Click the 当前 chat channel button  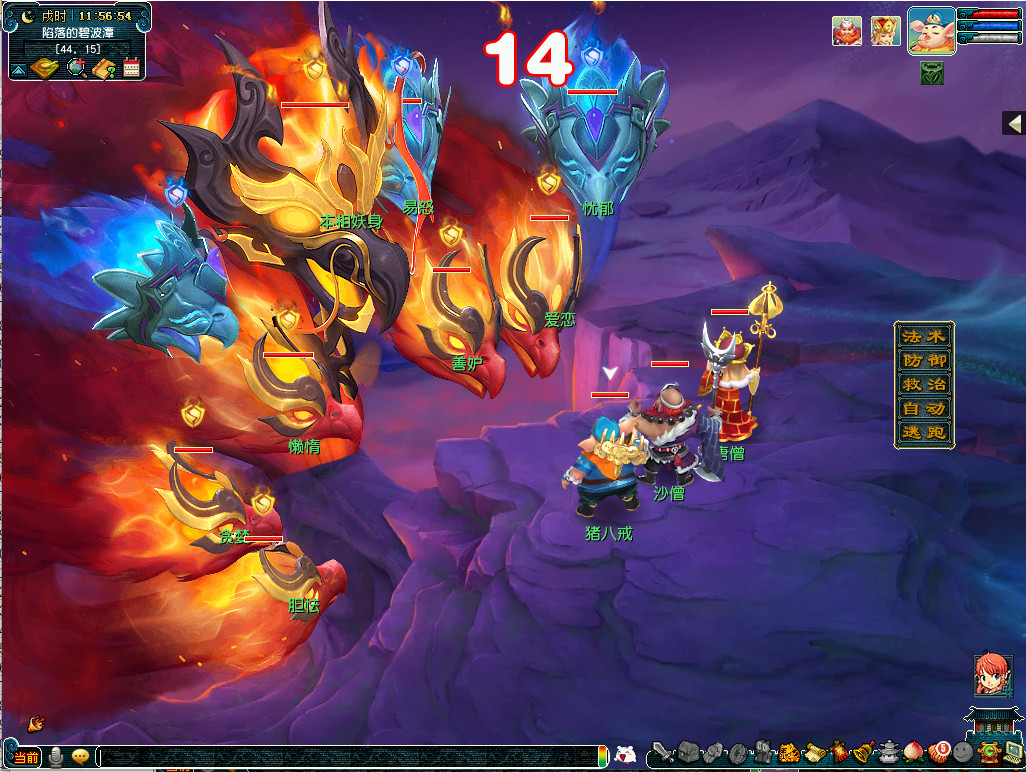26,757
